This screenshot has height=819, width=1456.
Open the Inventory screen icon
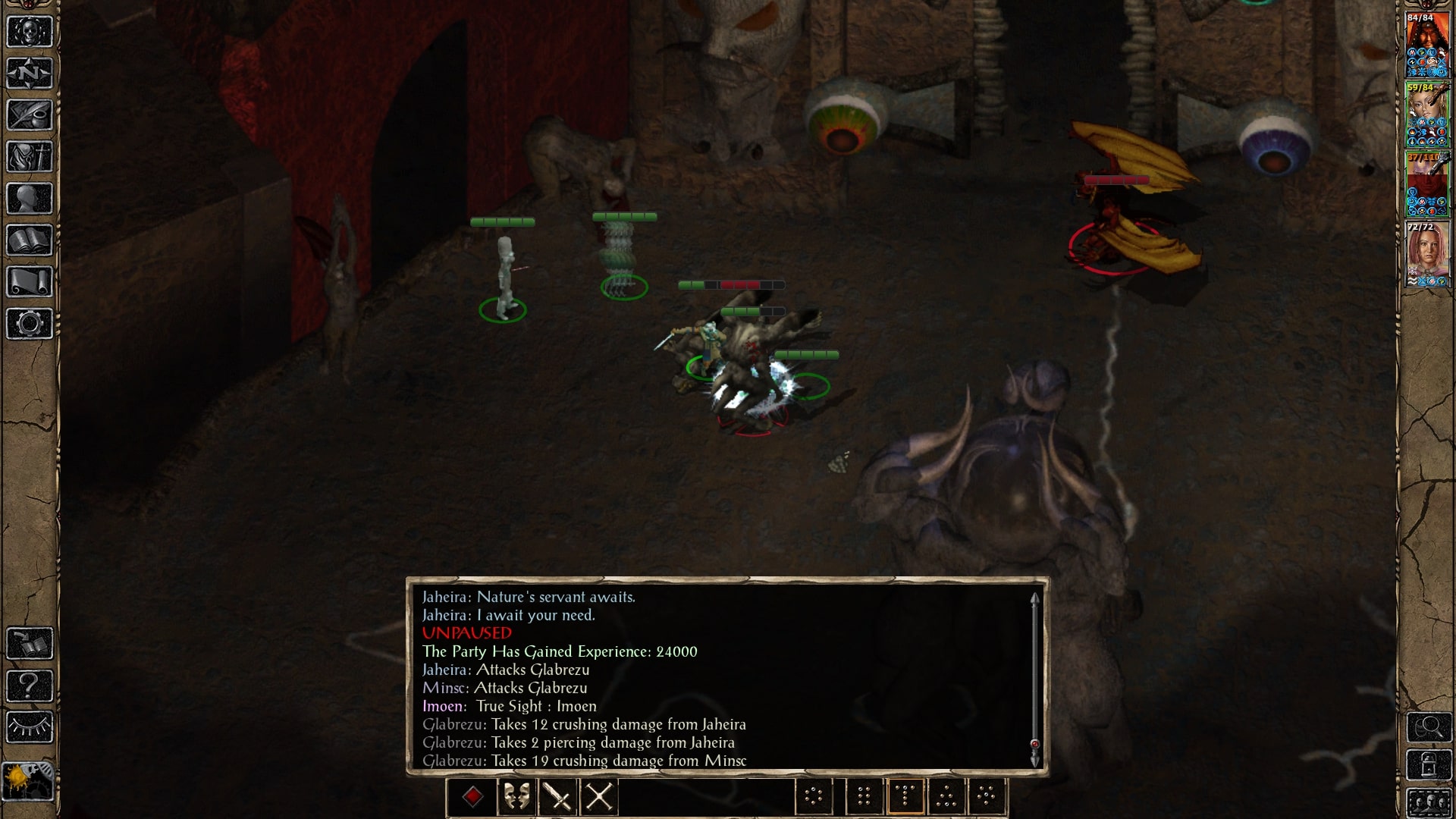tap(29, 157)
